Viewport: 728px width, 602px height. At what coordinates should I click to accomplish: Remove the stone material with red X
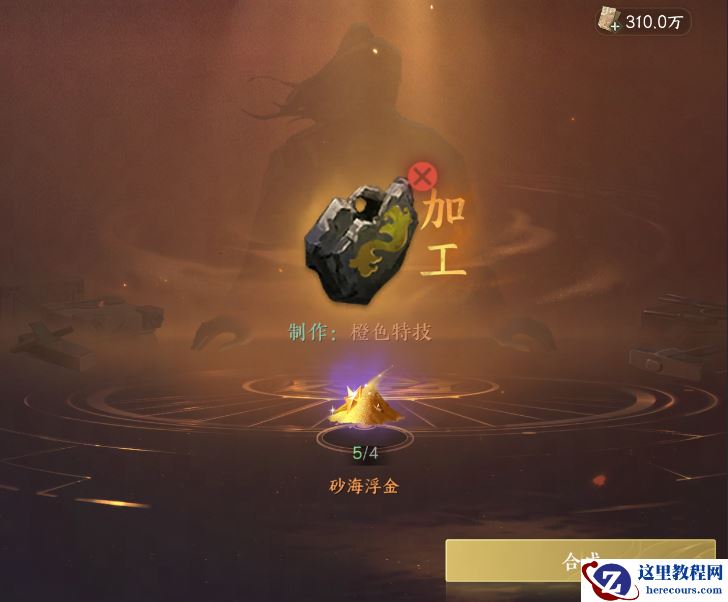(422, 178)
